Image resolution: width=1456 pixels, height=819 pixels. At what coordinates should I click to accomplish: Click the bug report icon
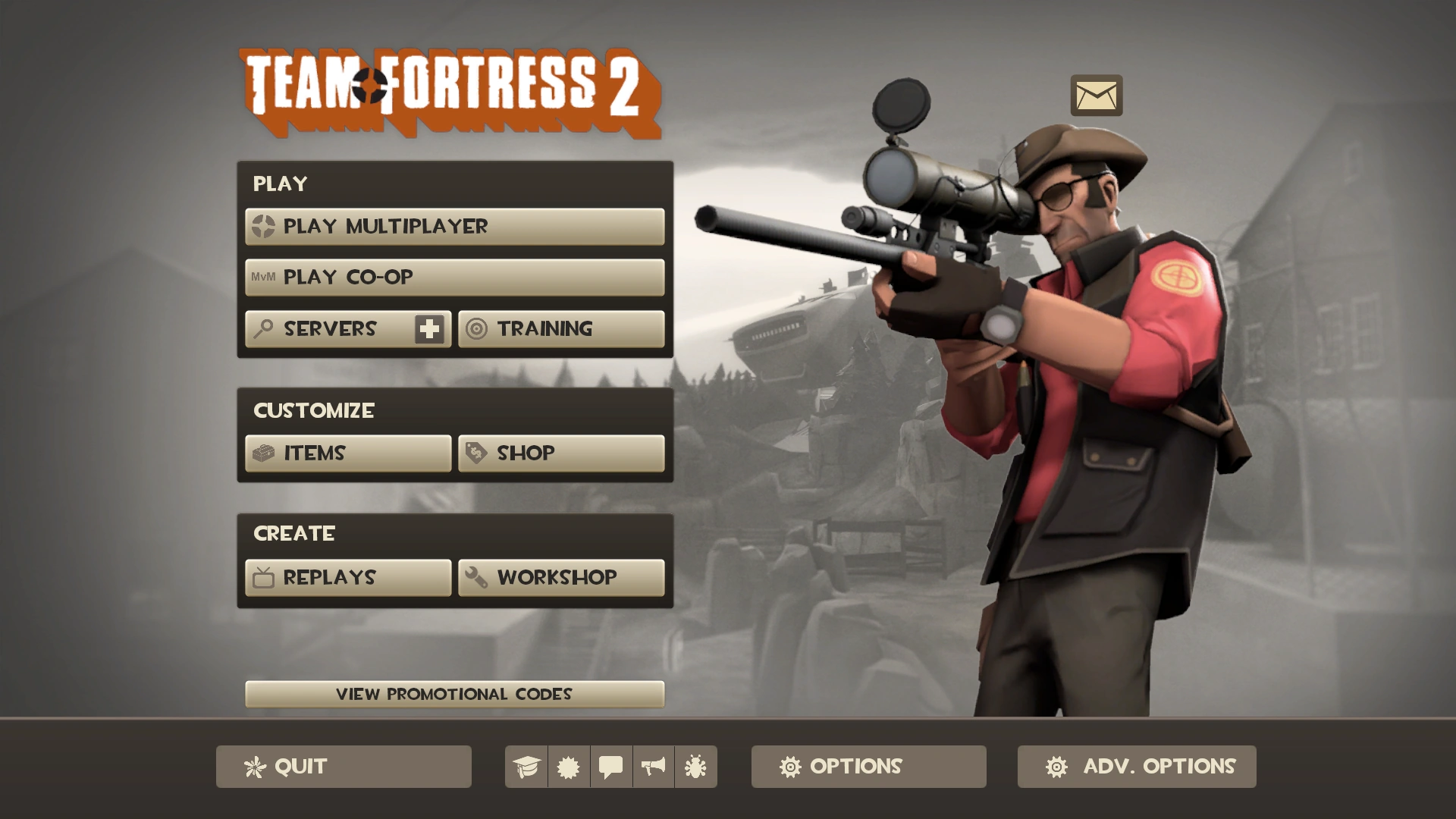(695, 767)
